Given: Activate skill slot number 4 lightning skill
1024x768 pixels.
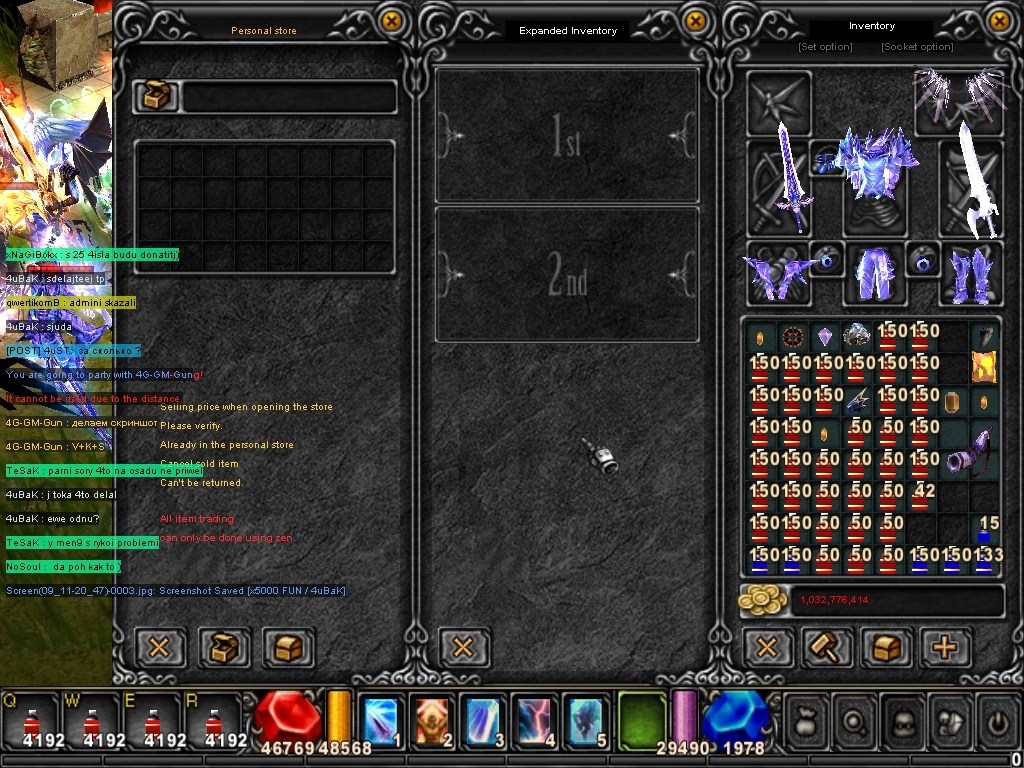Looking at the screenshot, I should 534,720.
